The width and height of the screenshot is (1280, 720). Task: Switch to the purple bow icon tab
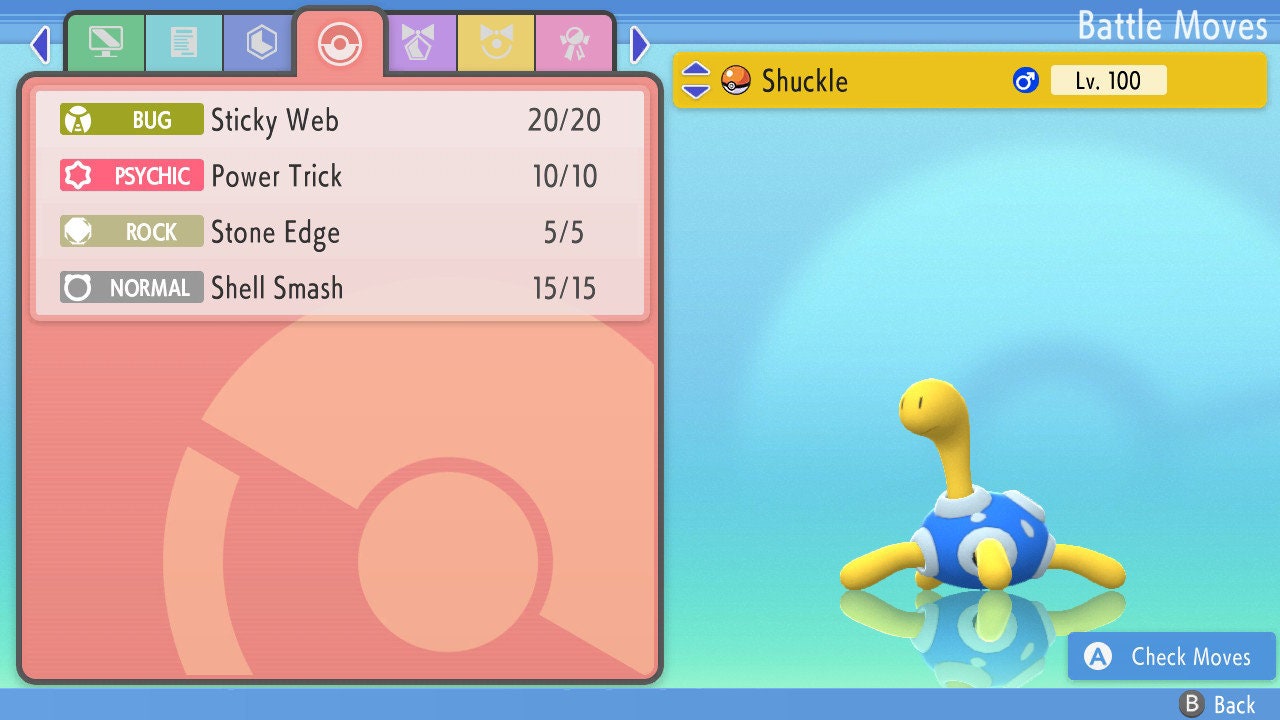pos(419,43)
